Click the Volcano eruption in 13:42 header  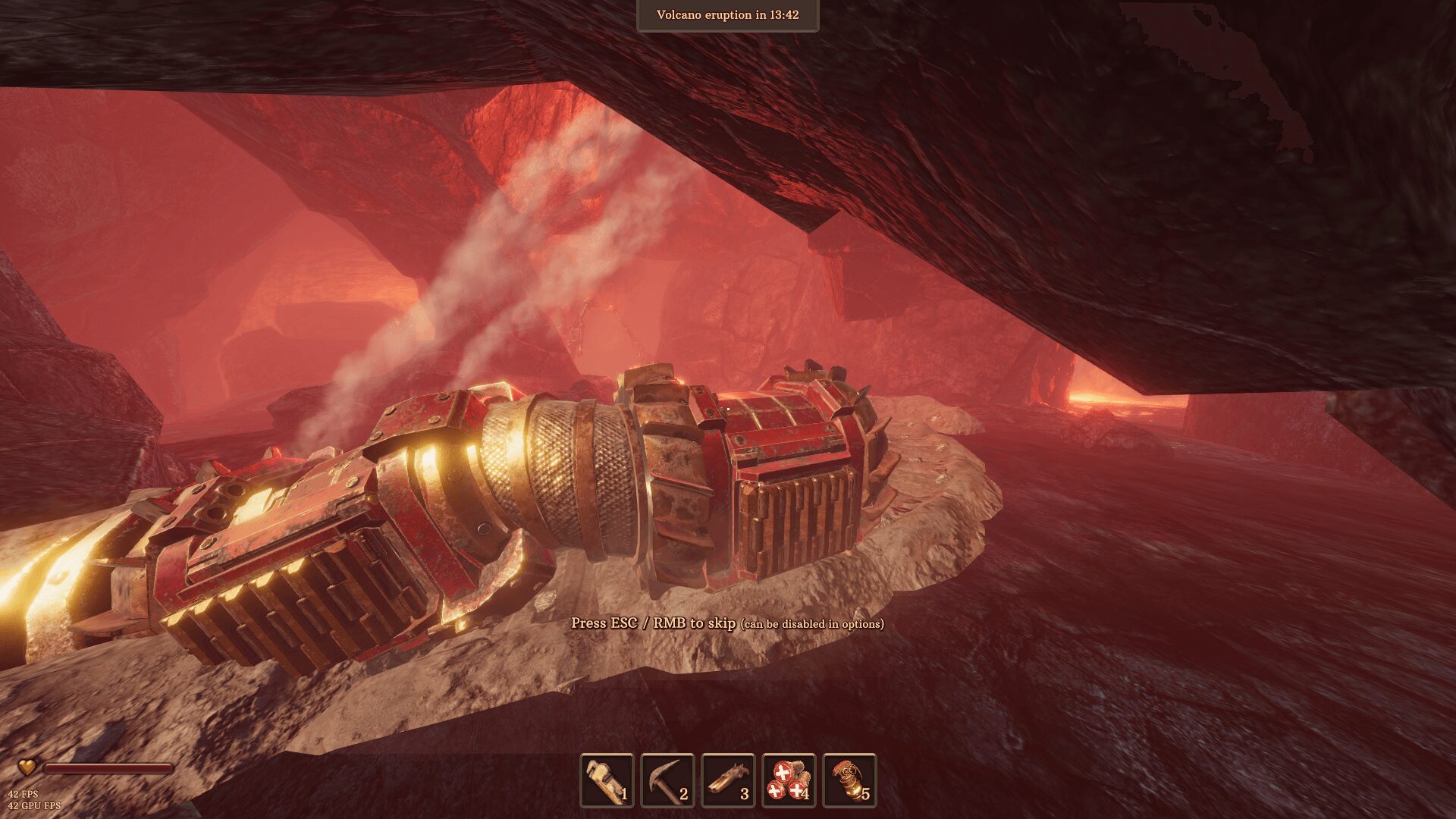pyautogui.click(x=727, y=14)
